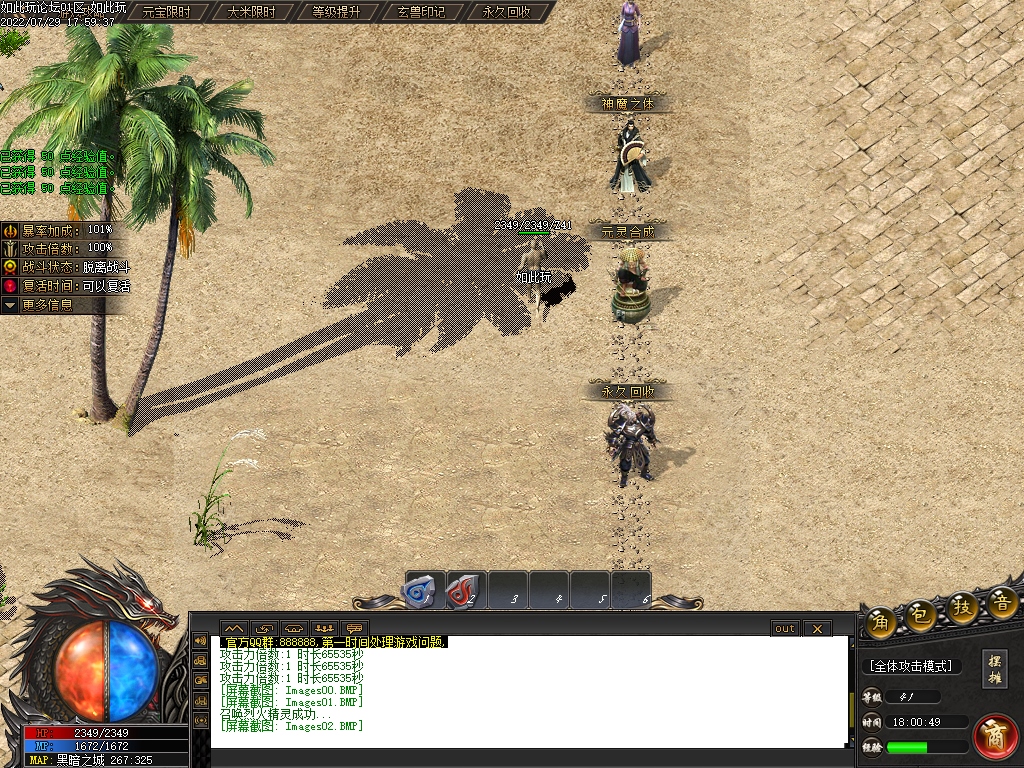
Task: Open the character panel (角)
Action: click(x=881, y=619)
